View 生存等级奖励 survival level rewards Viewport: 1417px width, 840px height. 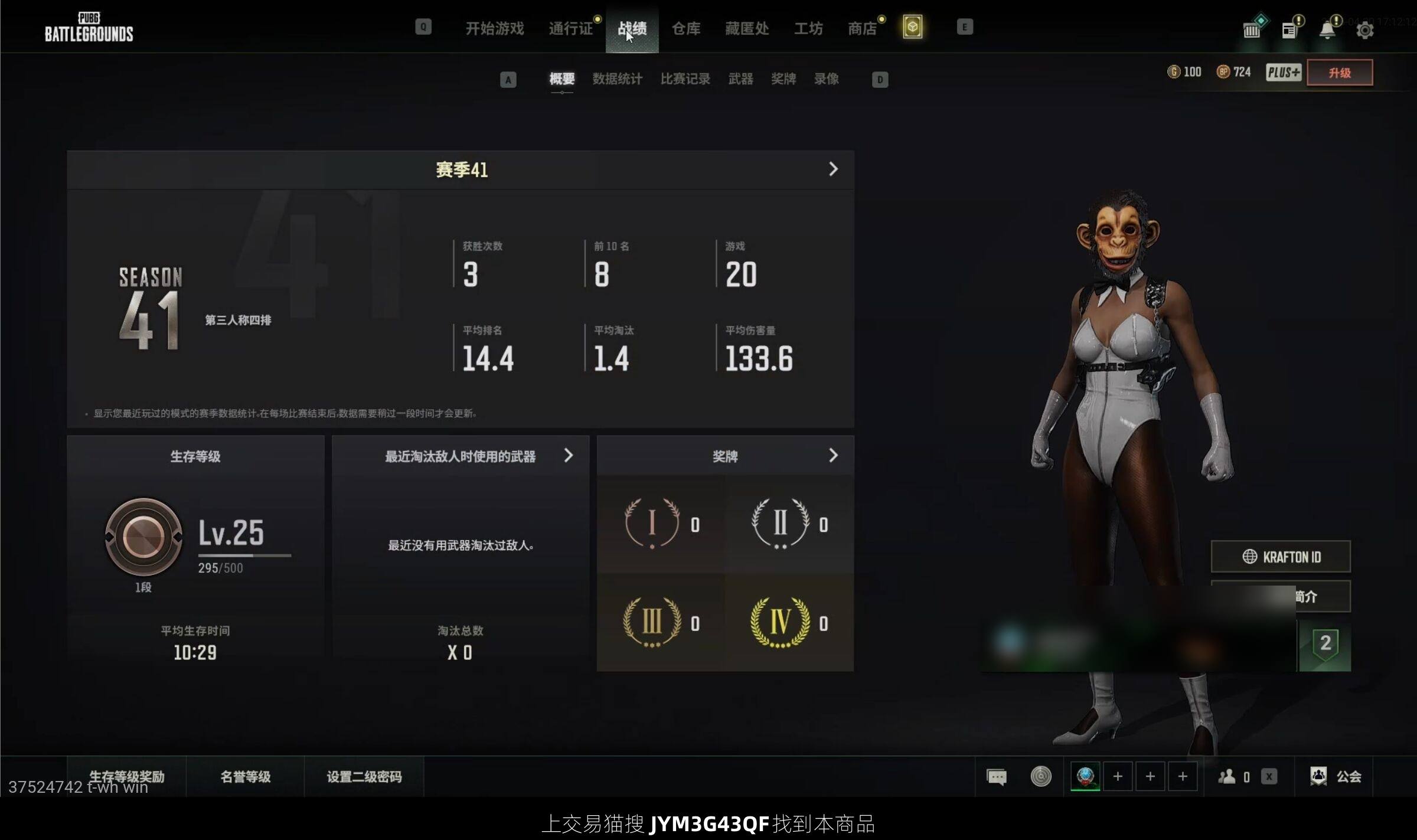(x=126, y=776)
